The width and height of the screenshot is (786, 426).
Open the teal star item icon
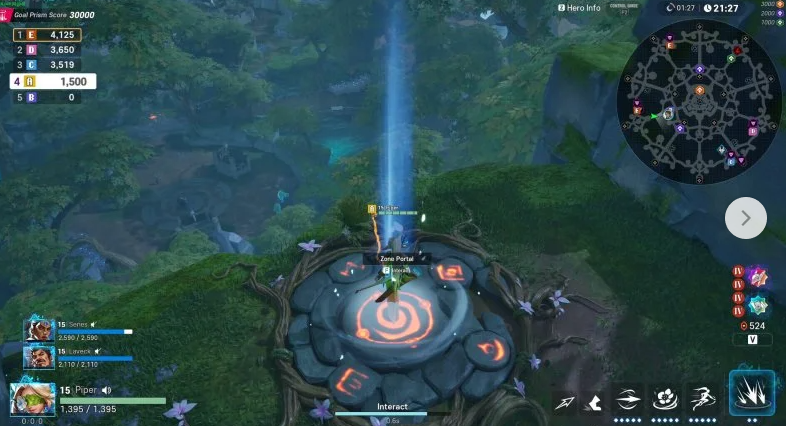pos(757,305)
